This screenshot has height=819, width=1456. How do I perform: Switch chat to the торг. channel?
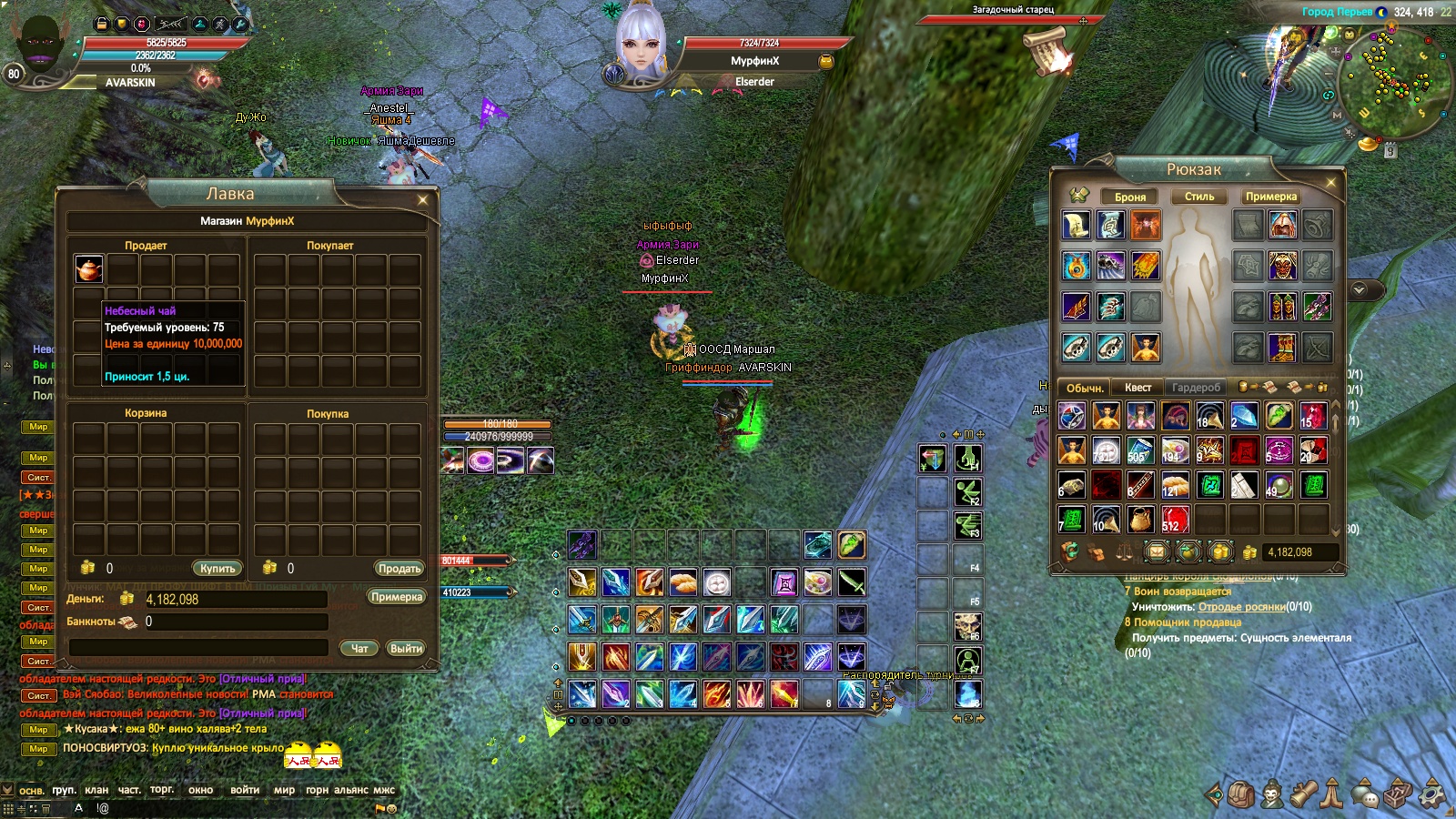pos(162,790)
